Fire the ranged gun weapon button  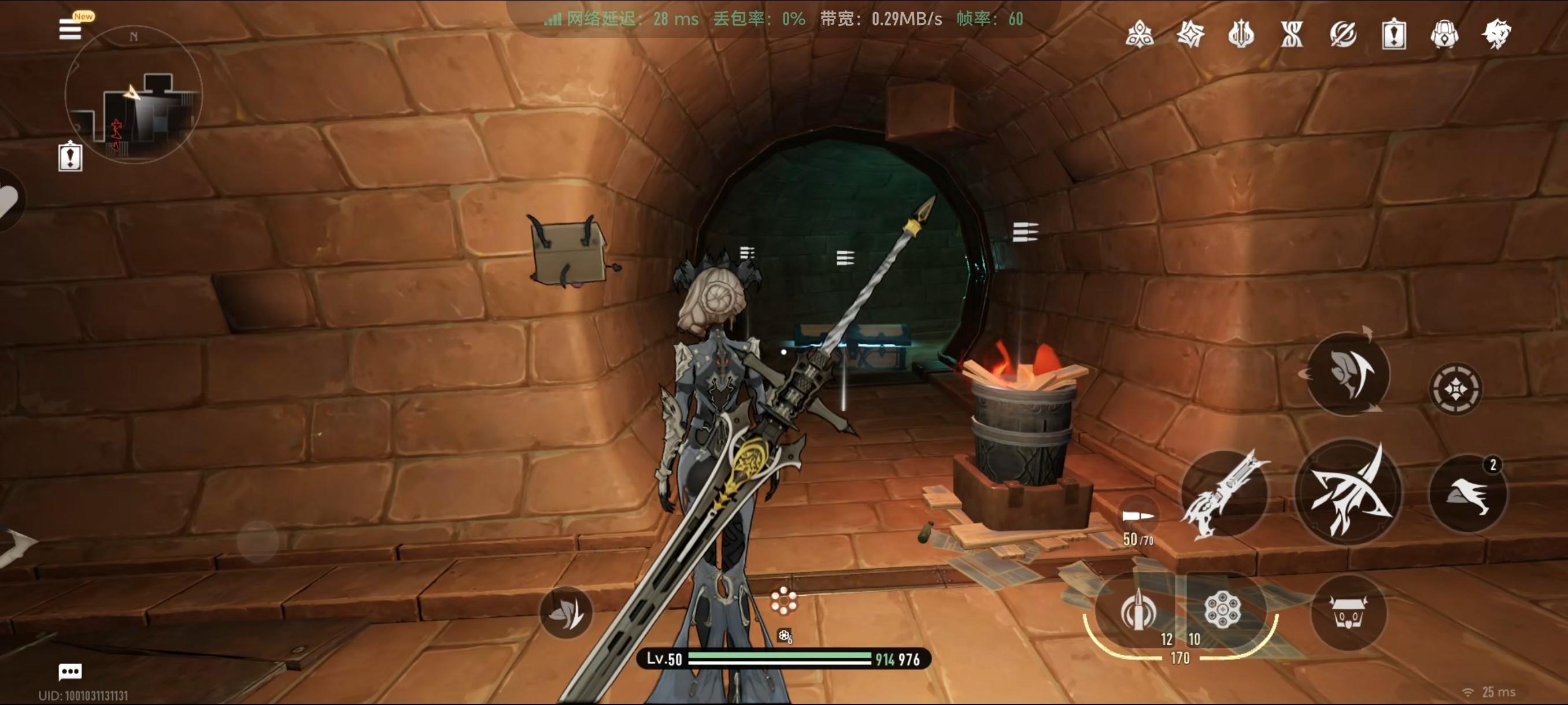[x=1225, y=494]
